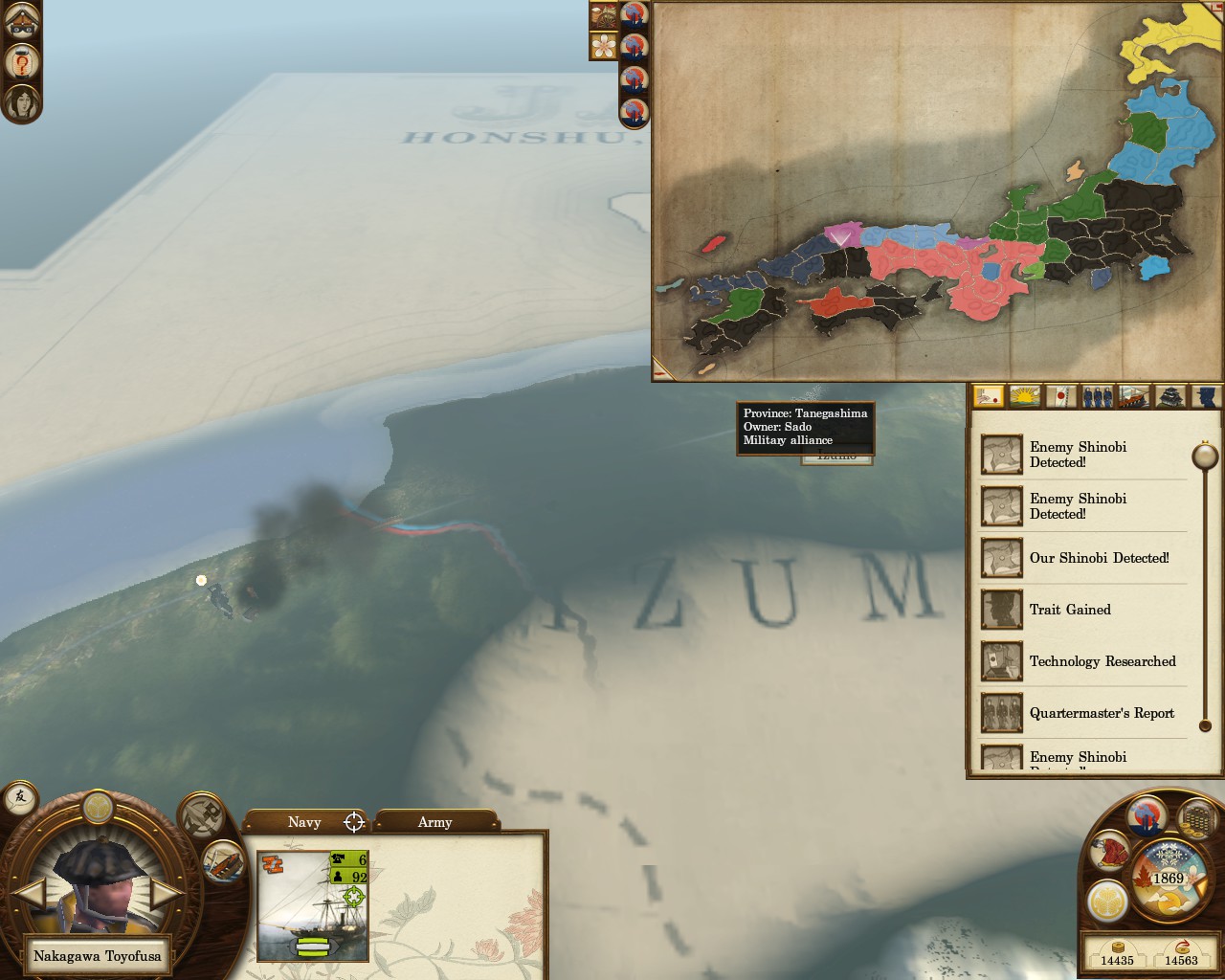
Task: Switch to the Army tab
Action: click(434, 822)
